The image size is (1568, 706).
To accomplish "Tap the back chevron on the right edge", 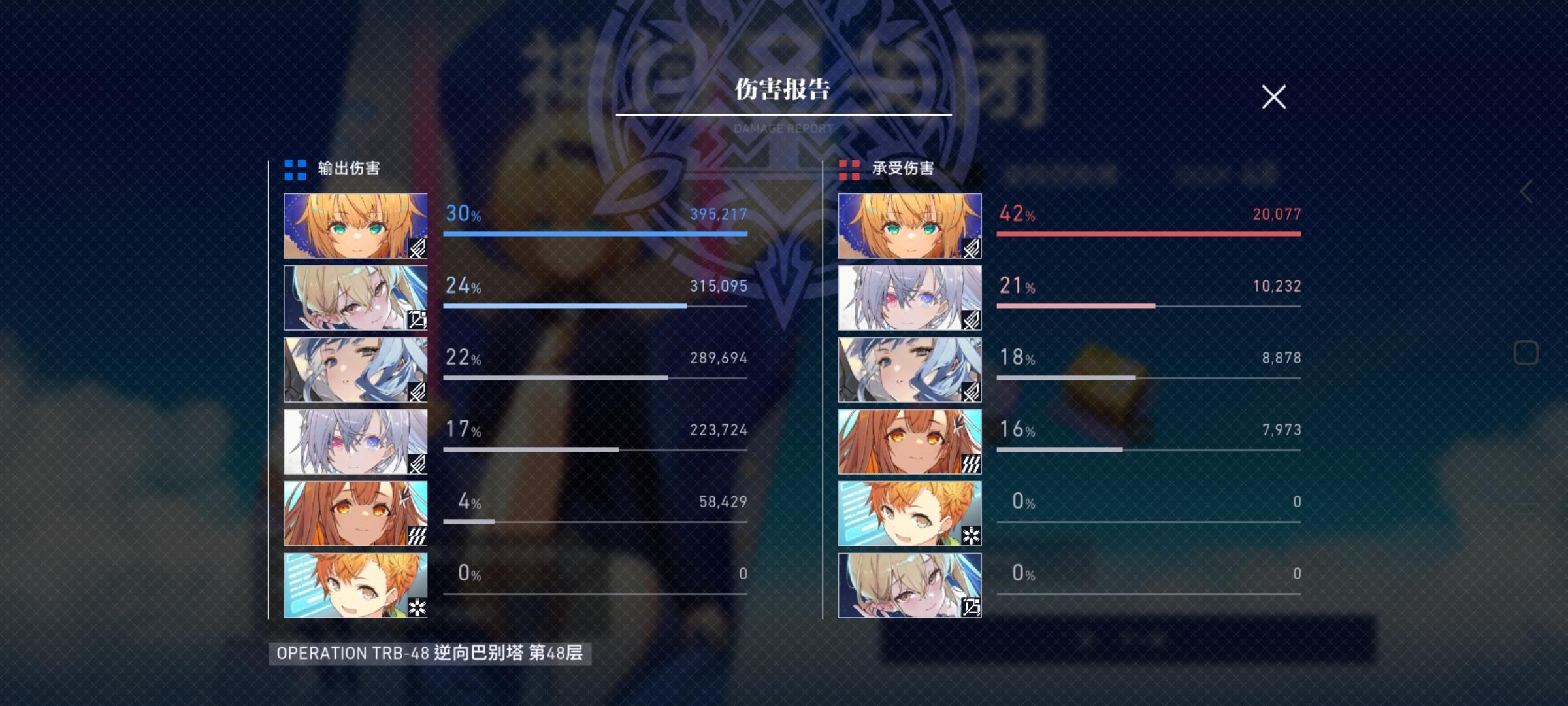I will click(1527, 192).
